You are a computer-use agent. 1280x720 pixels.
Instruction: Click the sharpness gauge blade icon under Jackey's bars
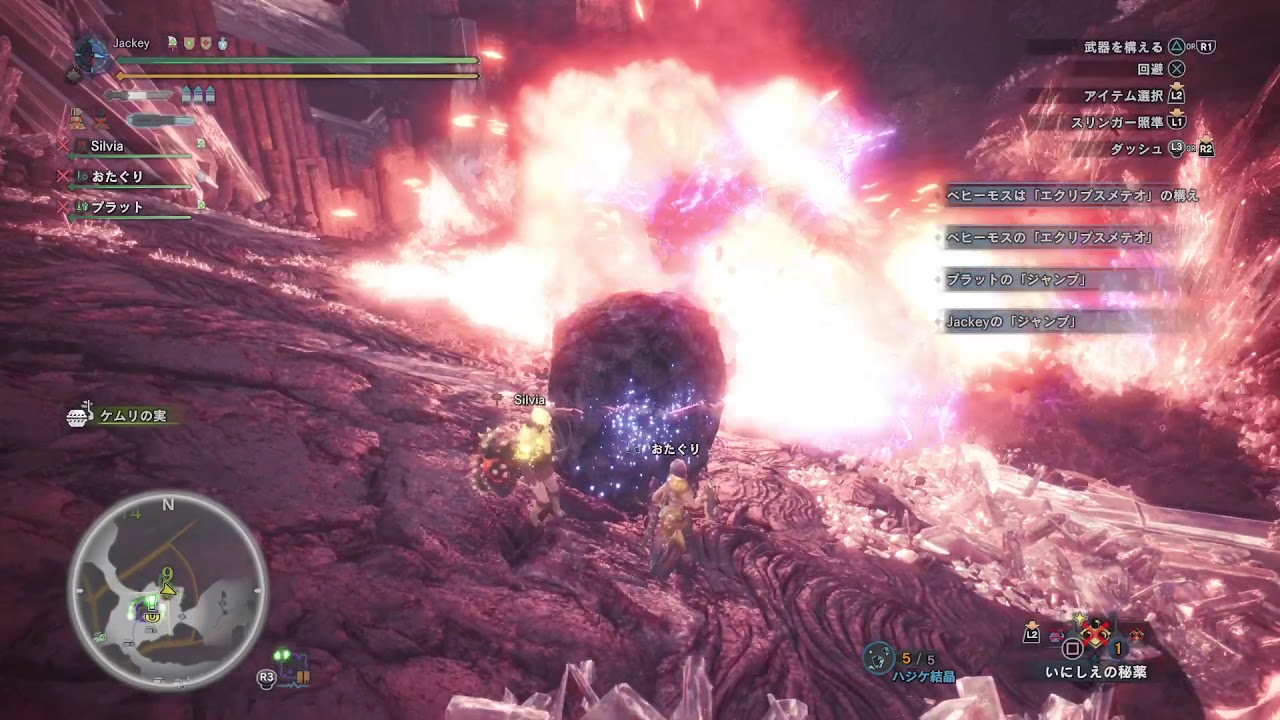(x=140, y=95)
